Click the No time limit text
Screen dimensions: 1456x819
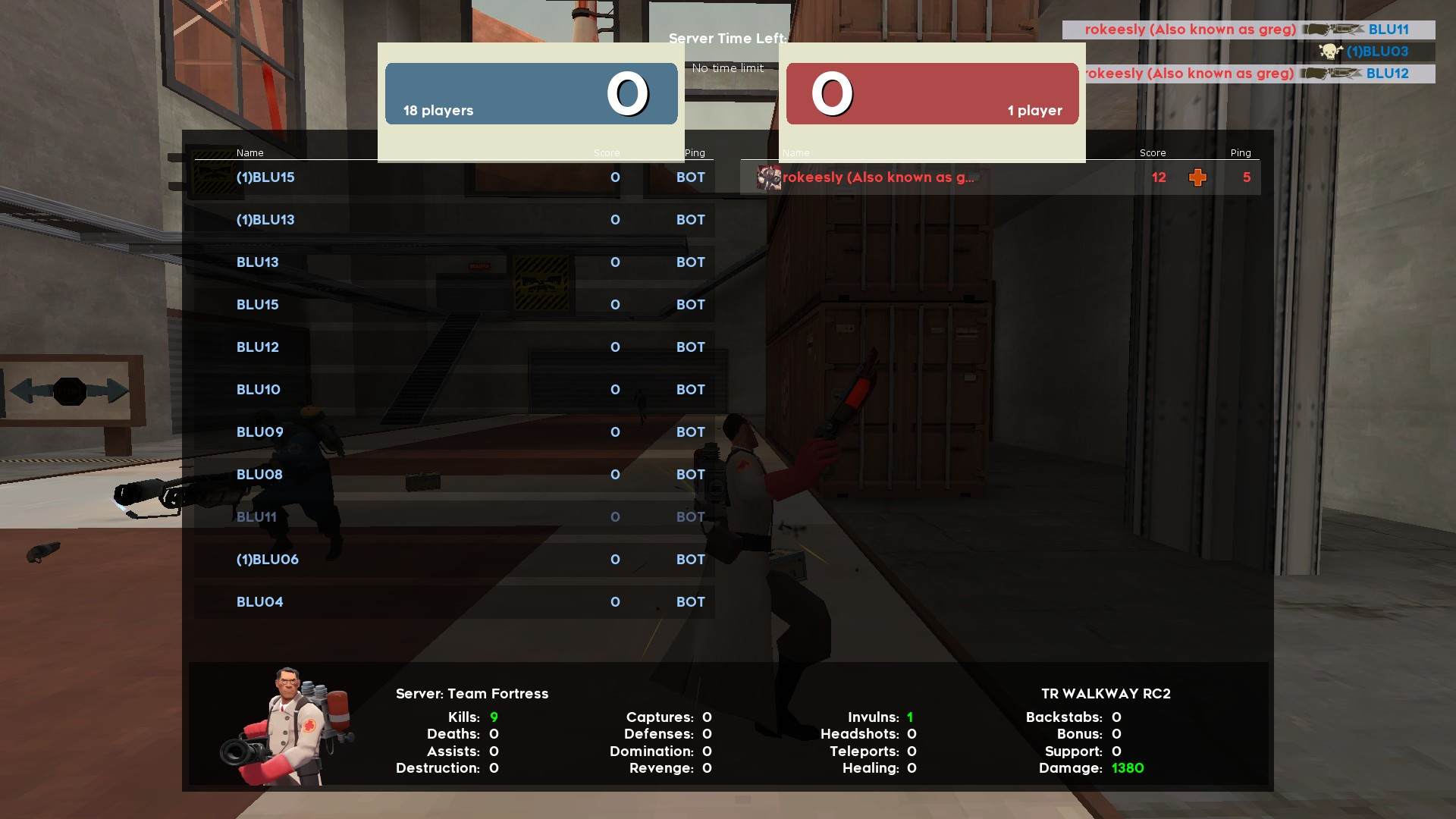coord(726,67)
